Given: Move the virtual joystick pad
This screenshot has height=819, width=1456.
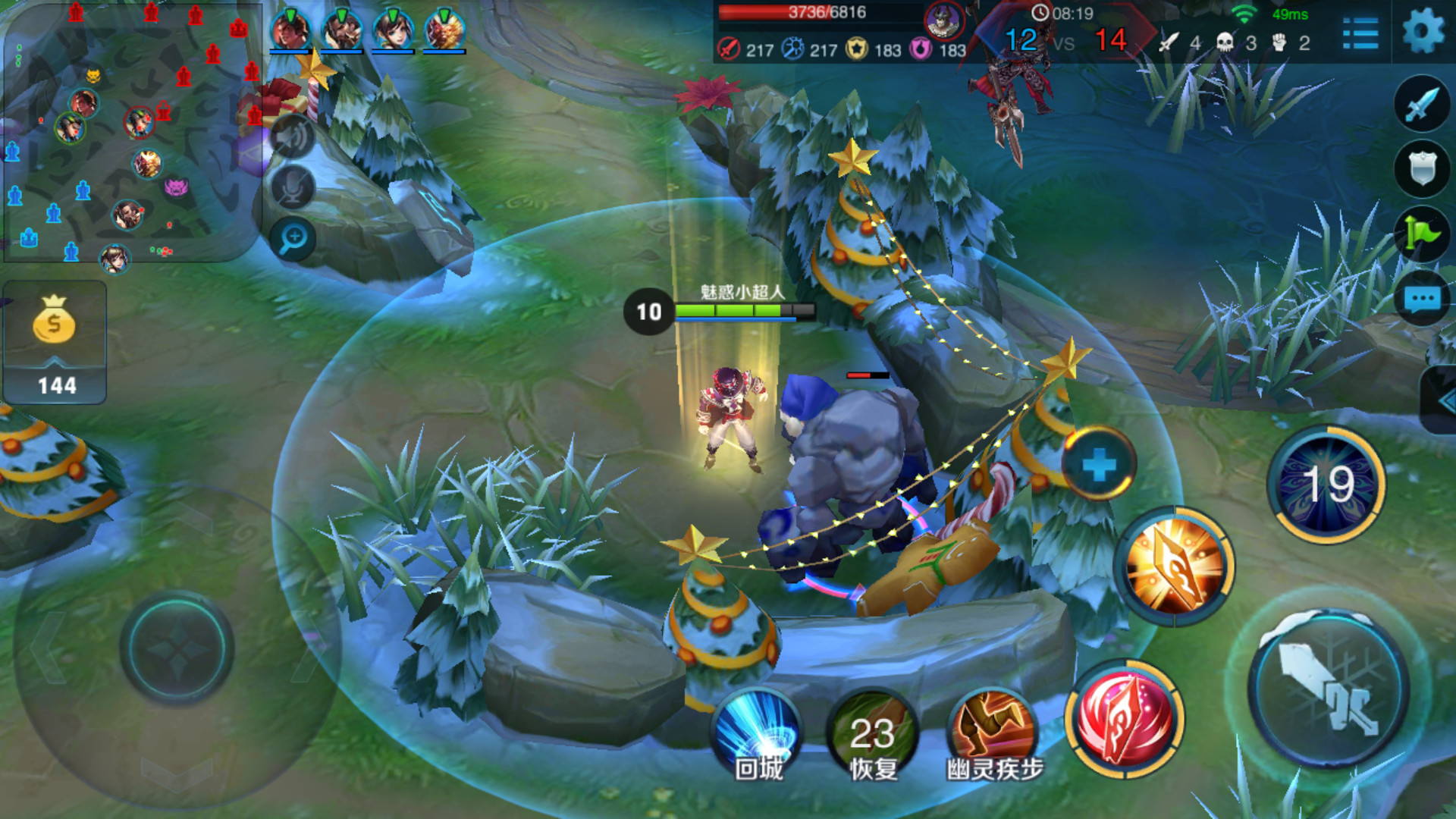Looking at the screenshot, I should [x=177, y=648].
